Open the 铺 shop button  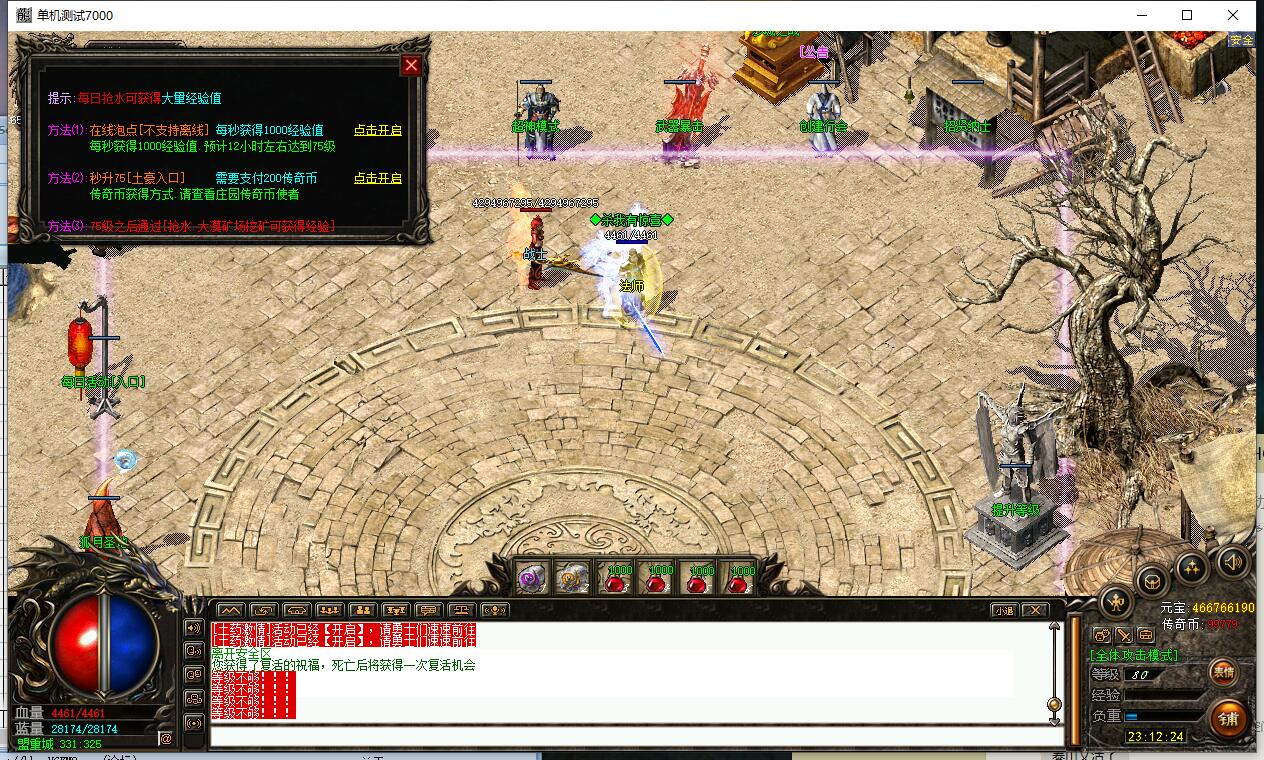(1228, 718)
